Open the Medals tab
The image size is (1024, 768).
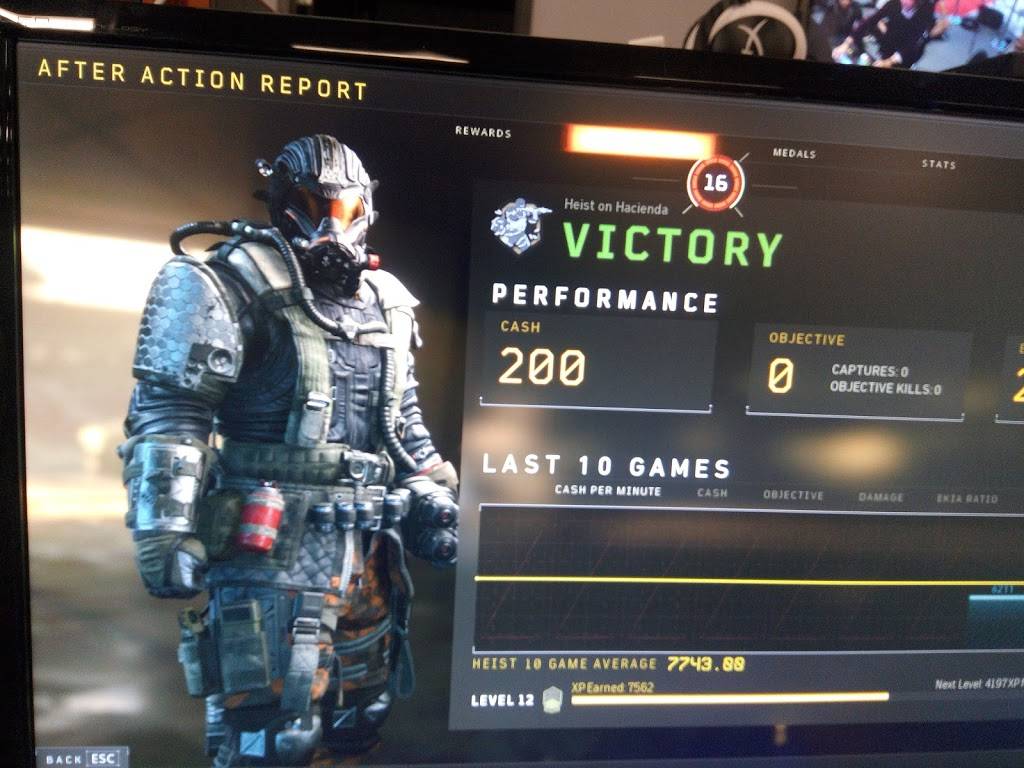point(794,154)
